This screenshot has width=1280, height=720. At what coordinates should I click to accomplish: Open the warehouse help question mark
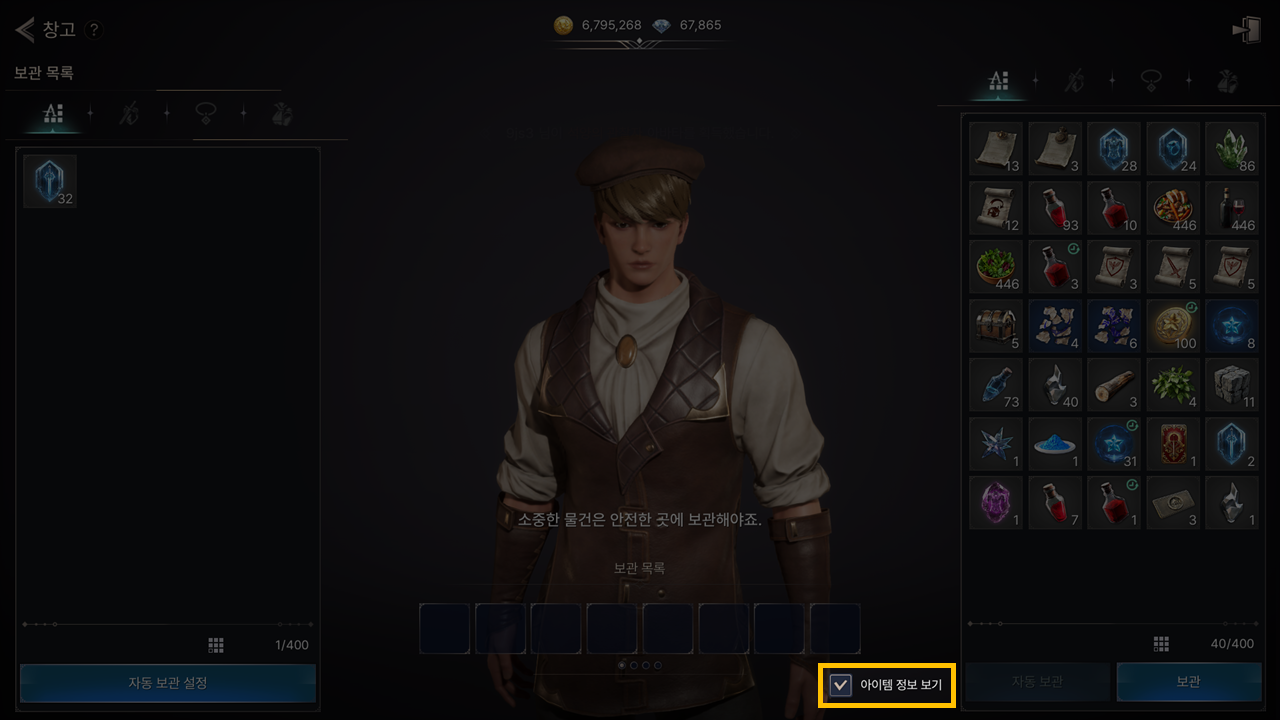coord(94,30)
